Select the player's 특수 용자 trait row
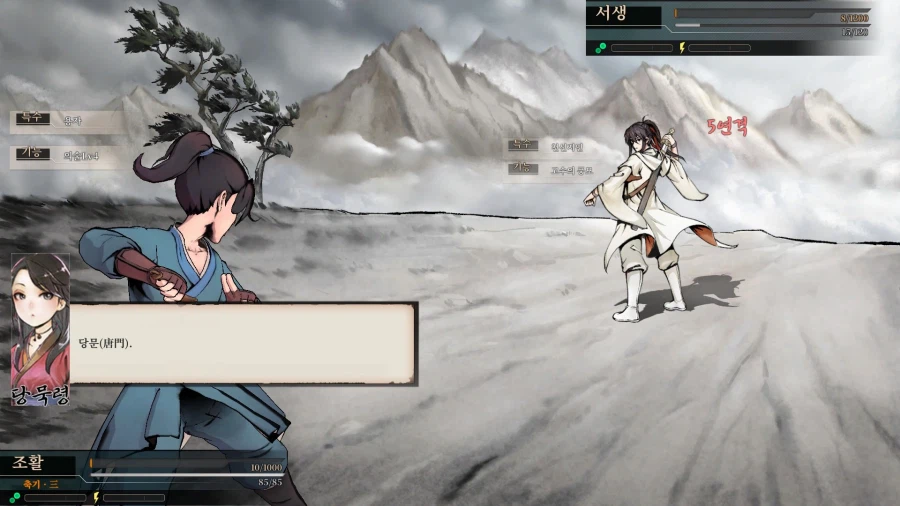Screen dimensions: 900x506 coord(68,122)
